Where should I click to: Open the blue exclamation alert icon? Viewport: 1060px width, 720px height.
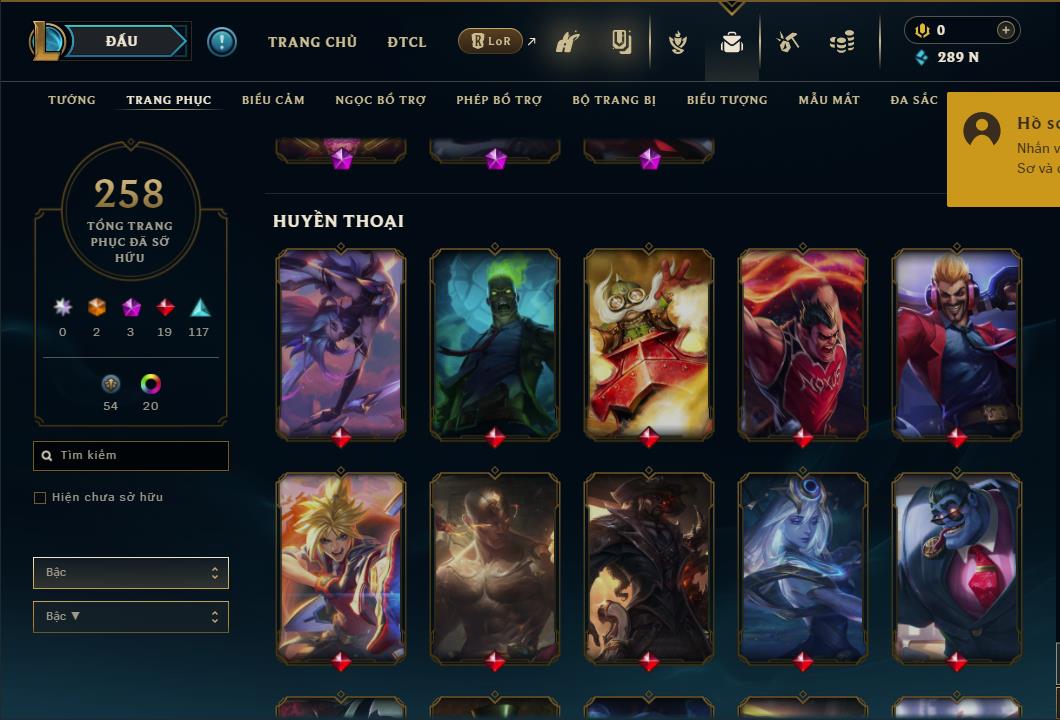(x=222, y=42)
